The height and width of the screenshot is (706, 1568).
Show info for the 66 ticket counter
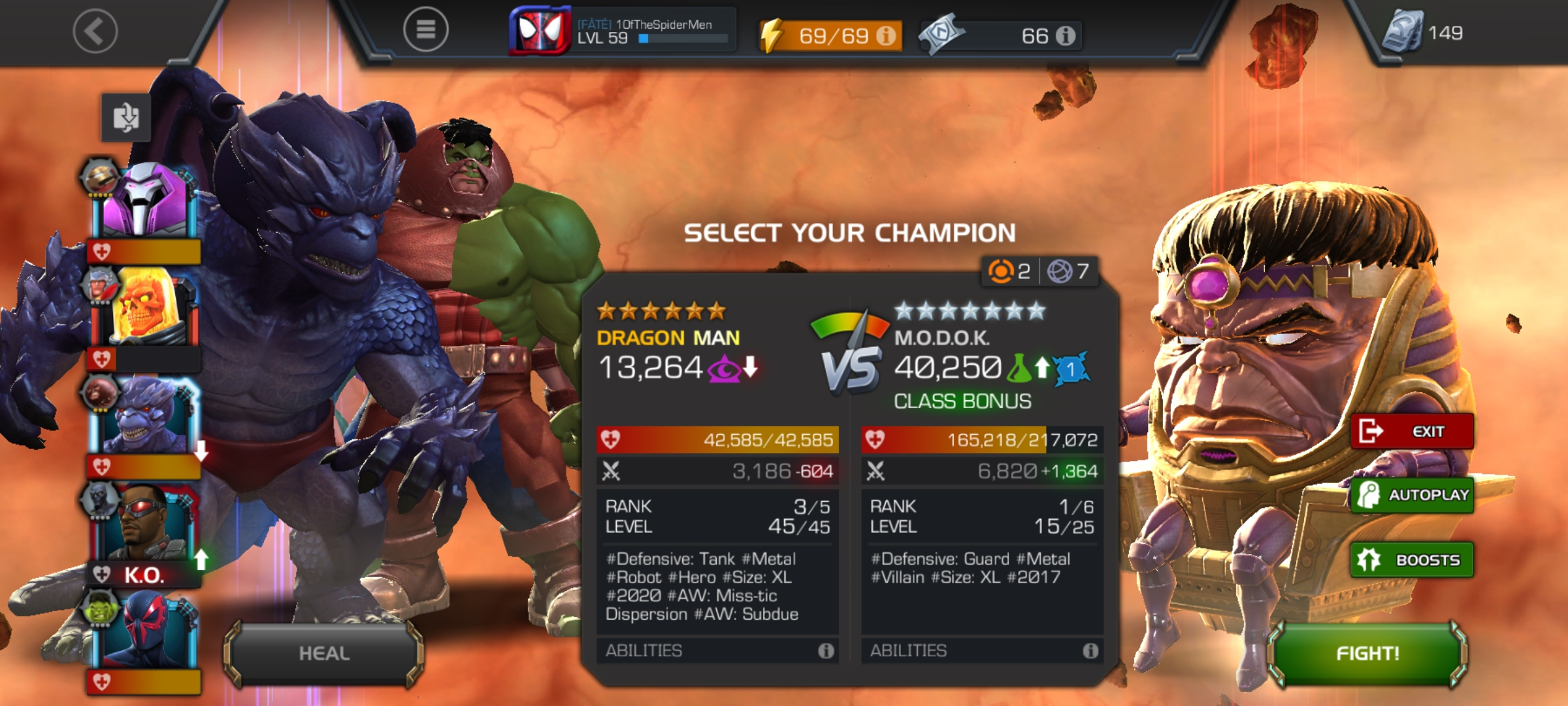pos(1066,35)
